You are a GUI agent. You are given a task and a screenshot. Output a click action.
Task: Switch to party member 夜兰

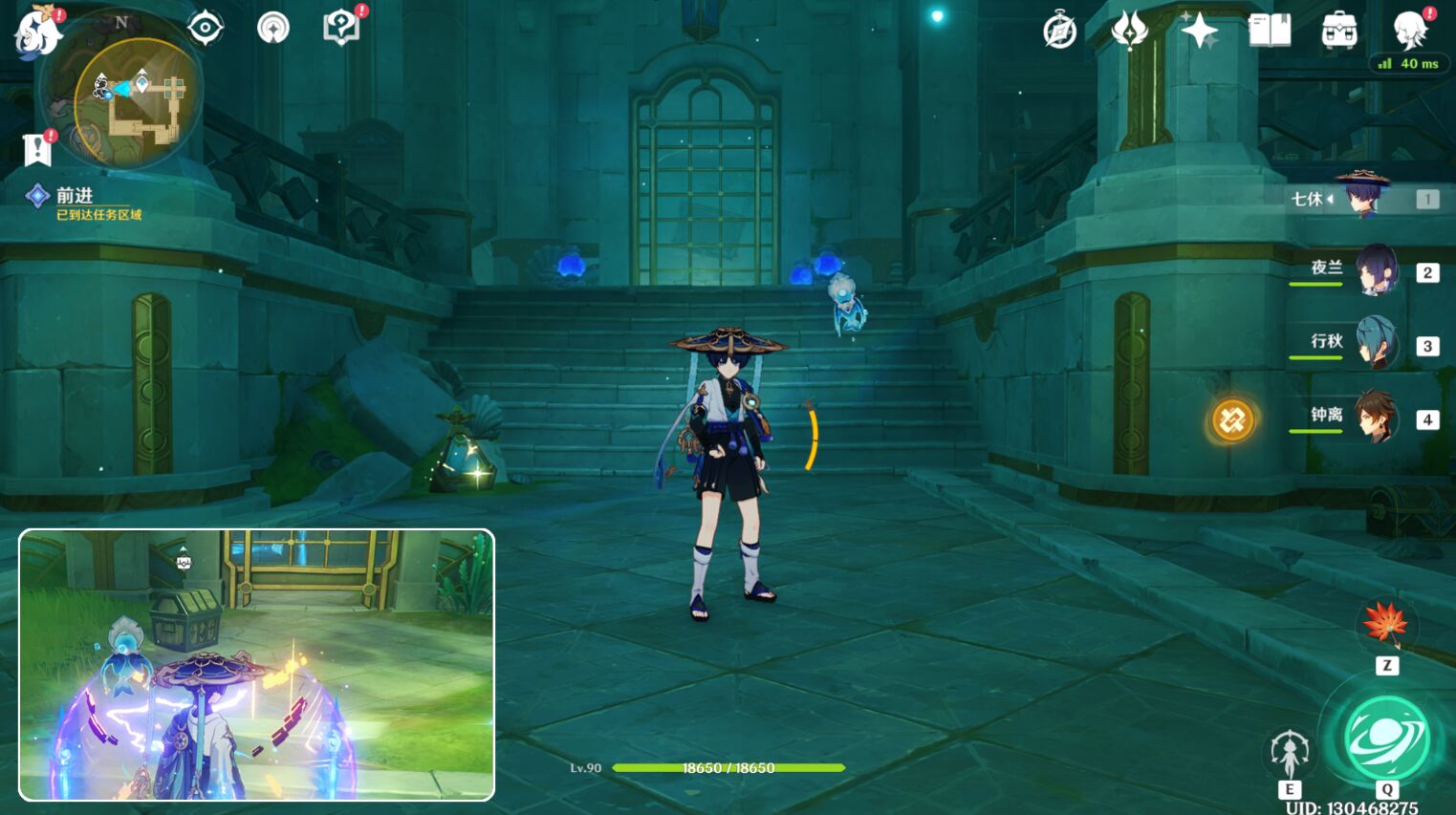(1376, 271)
